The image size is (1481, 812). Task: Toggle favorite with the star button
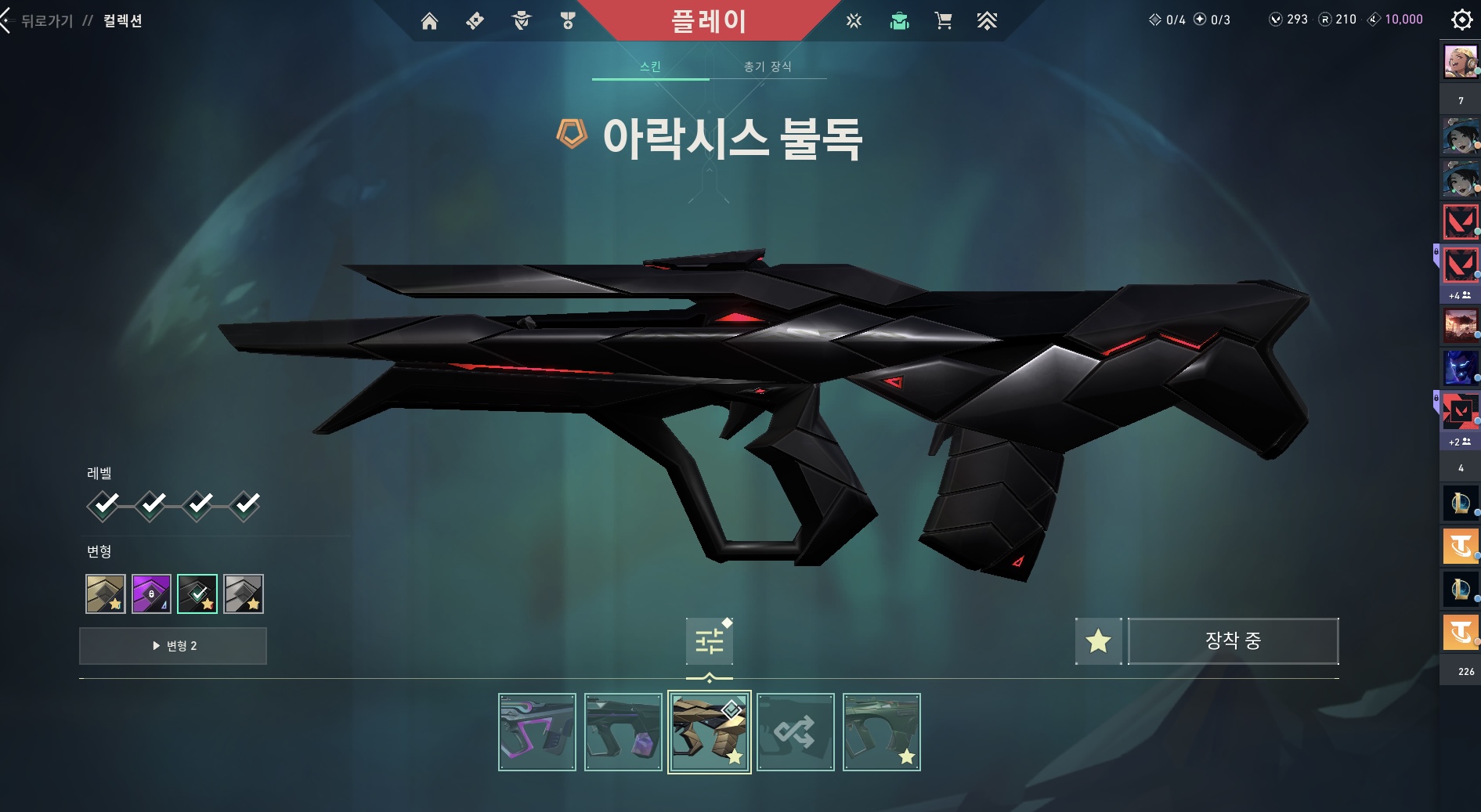(1098, 641)
